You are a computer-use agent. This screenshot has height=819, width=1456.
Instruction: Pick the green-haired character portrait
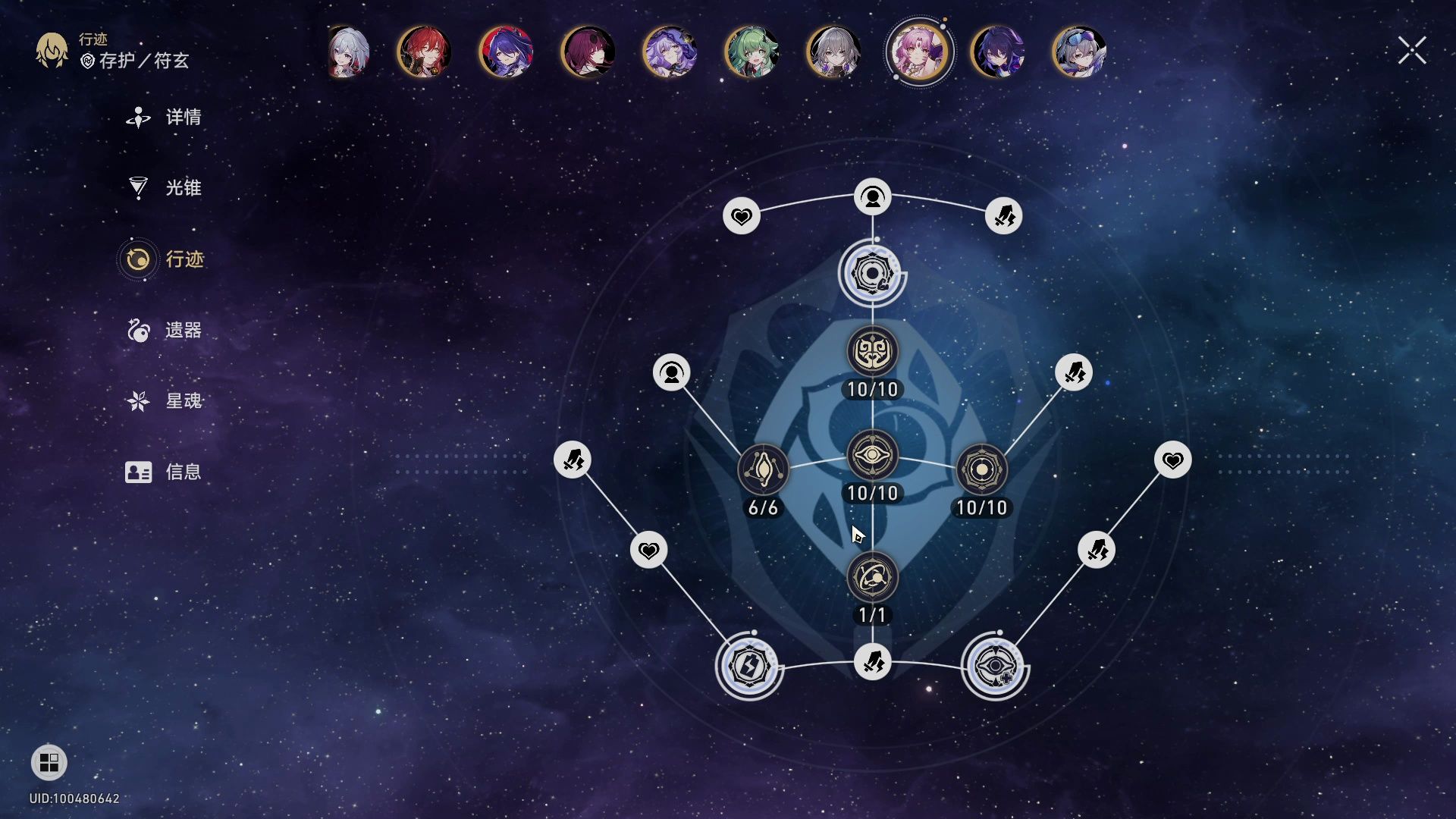[x=751, y=52]
